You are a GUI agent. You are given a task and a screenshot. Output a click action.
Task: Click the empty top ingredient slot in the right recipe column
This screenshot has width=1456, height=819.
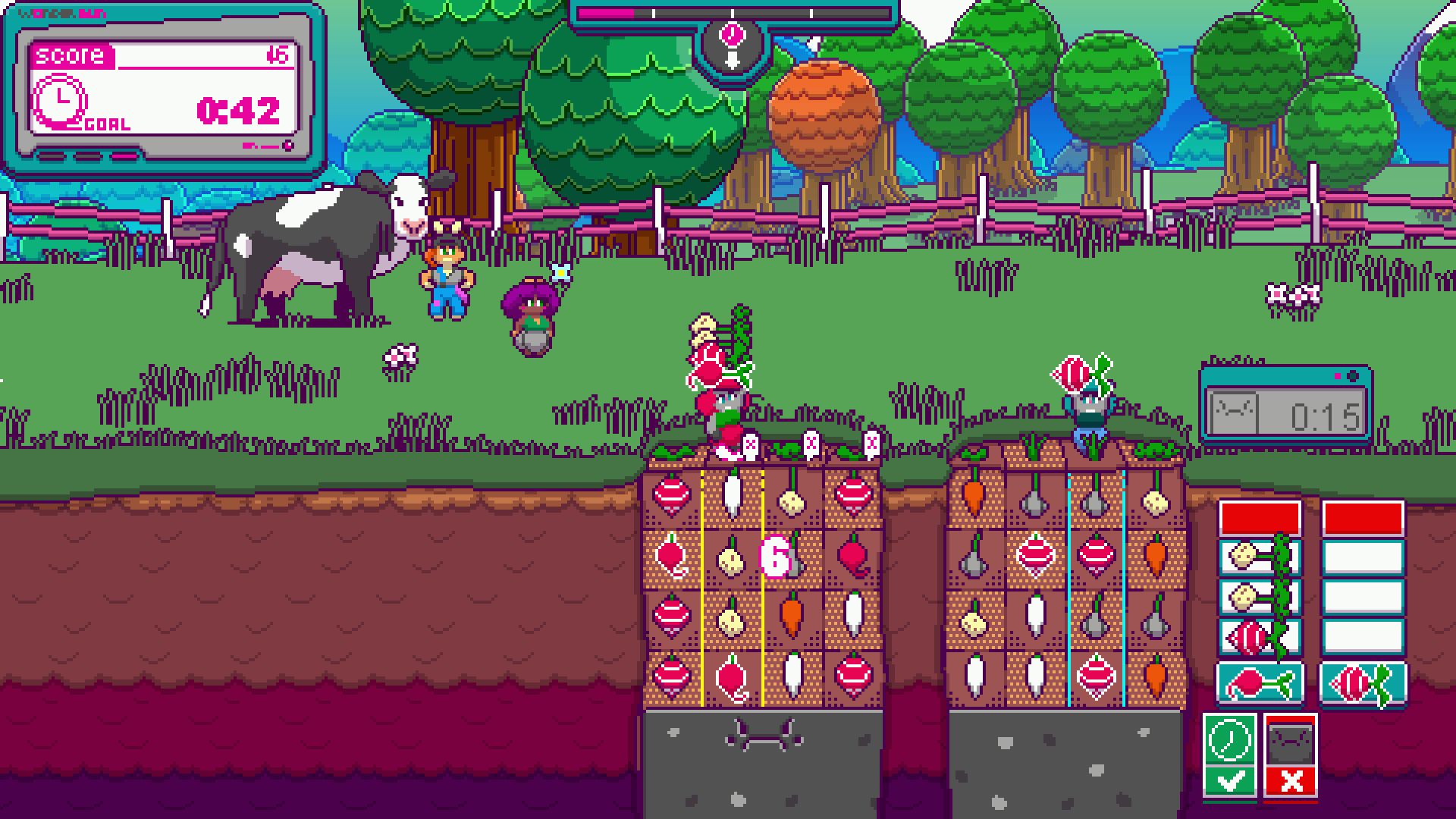(1363, 558)
